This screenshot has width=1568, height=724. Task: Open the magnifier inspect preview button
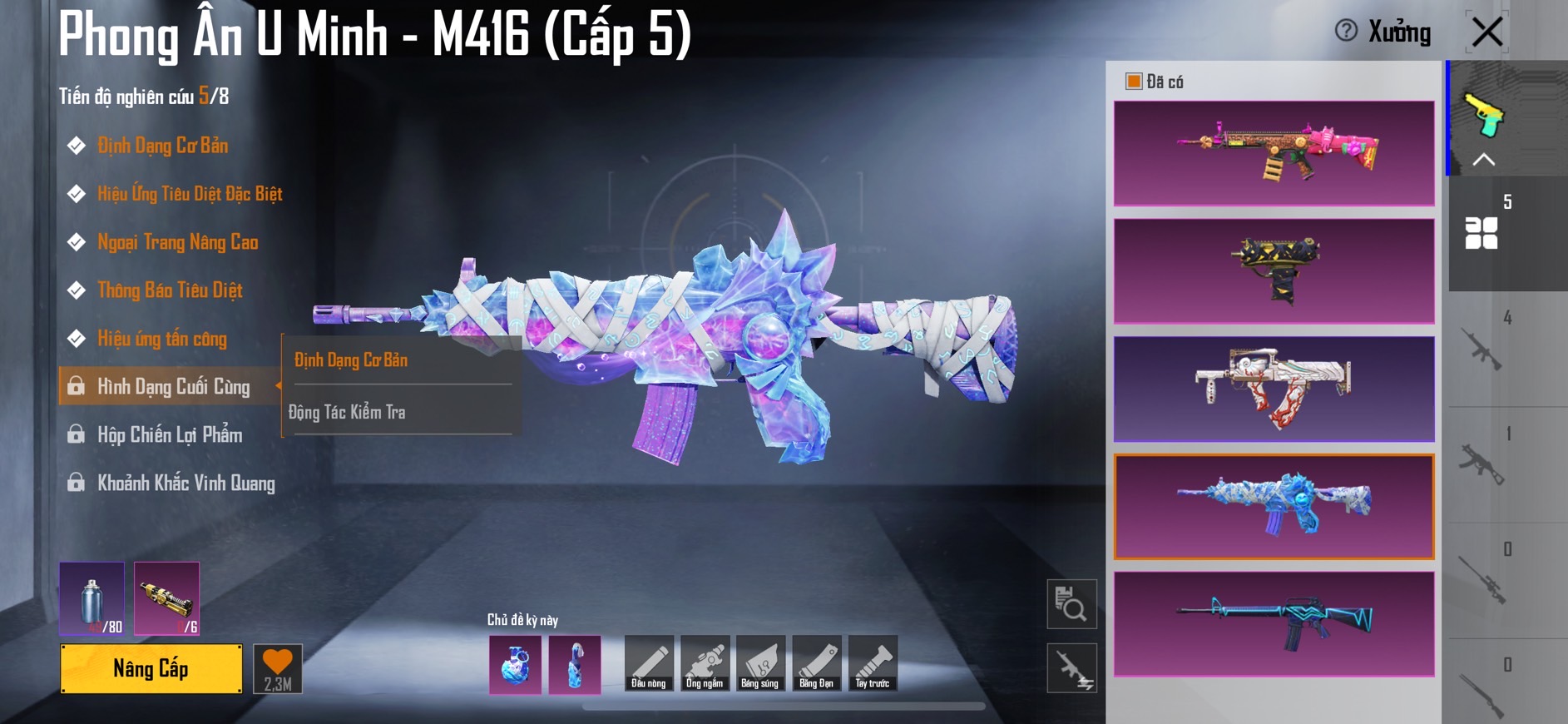coord(1071,604)
